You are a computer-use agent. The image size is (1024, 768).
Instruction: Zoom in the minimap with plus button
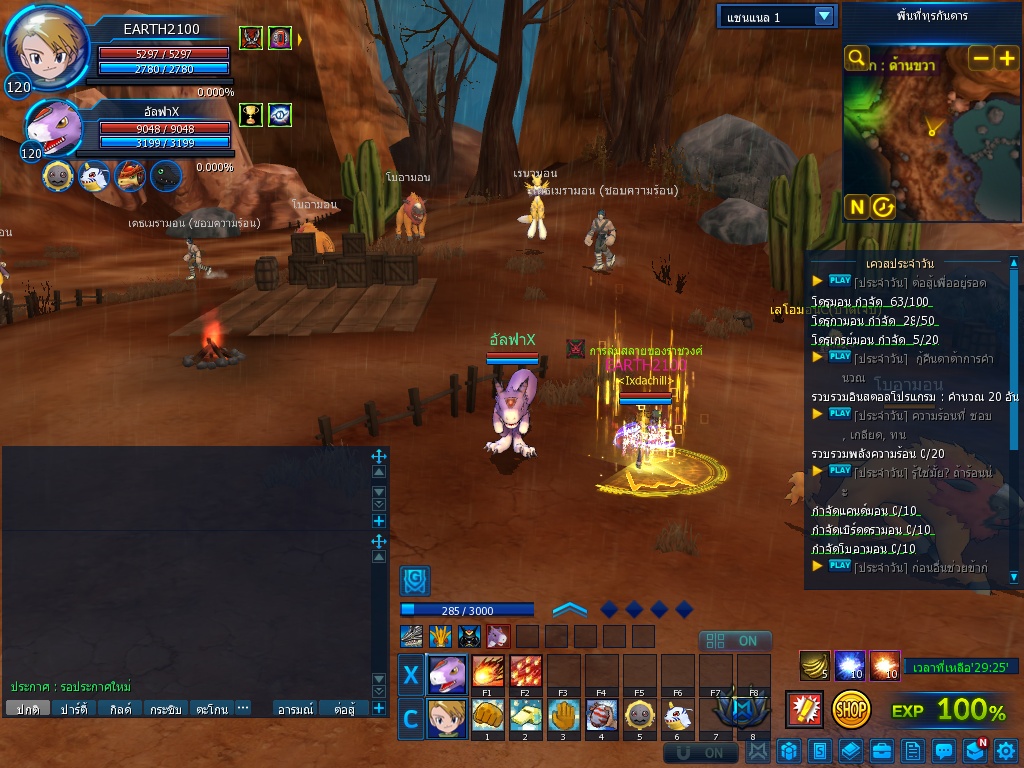coord(1006,58)
